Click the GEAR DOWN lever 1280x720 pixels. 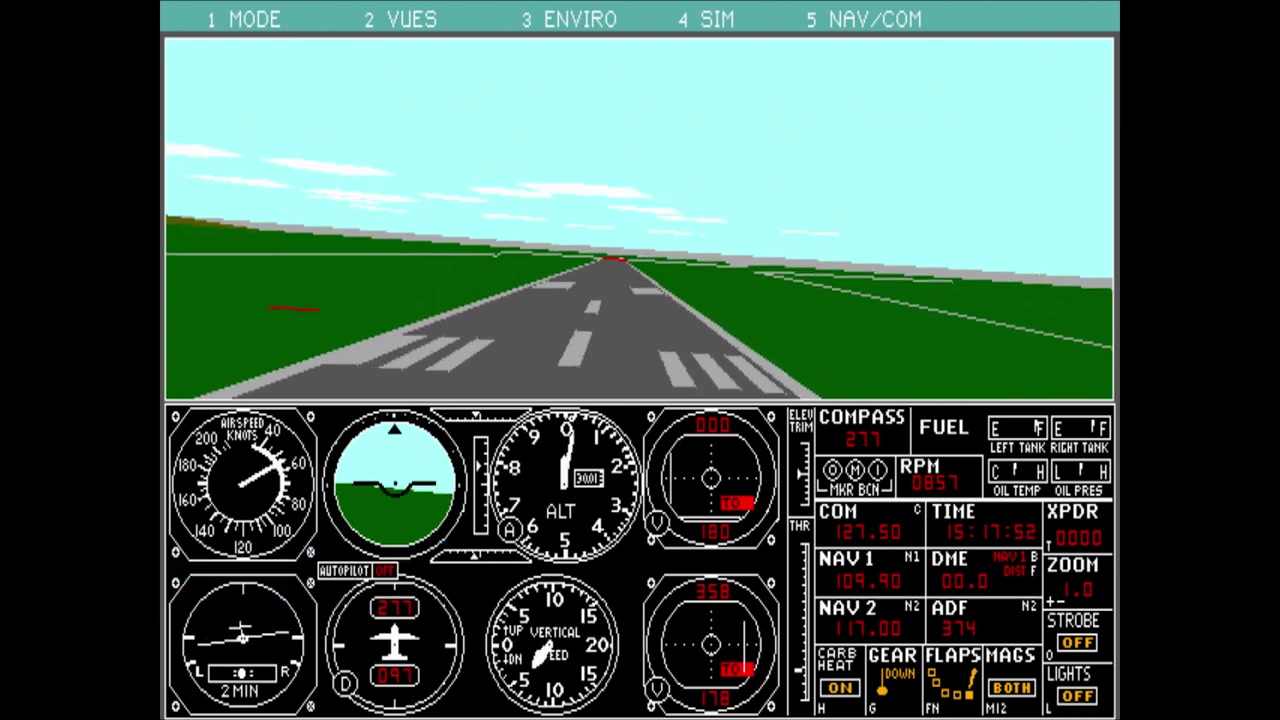tap(884, 685)
